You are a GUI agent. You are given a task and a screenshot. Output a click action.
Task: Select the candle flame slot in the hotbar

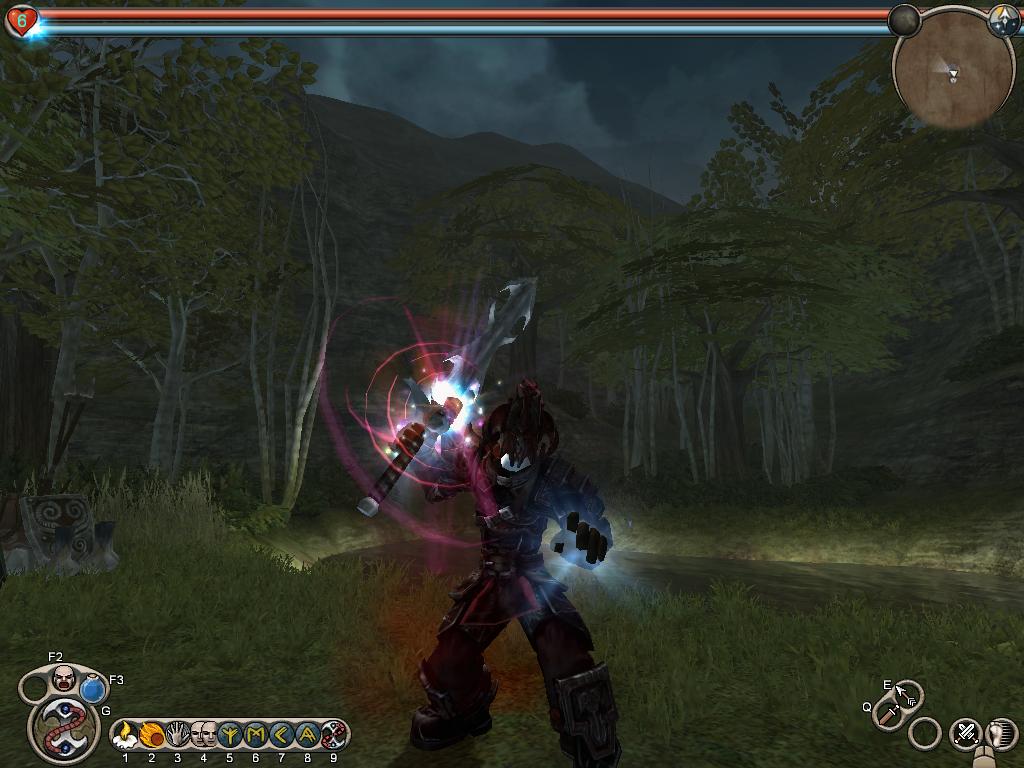point(126,735)
